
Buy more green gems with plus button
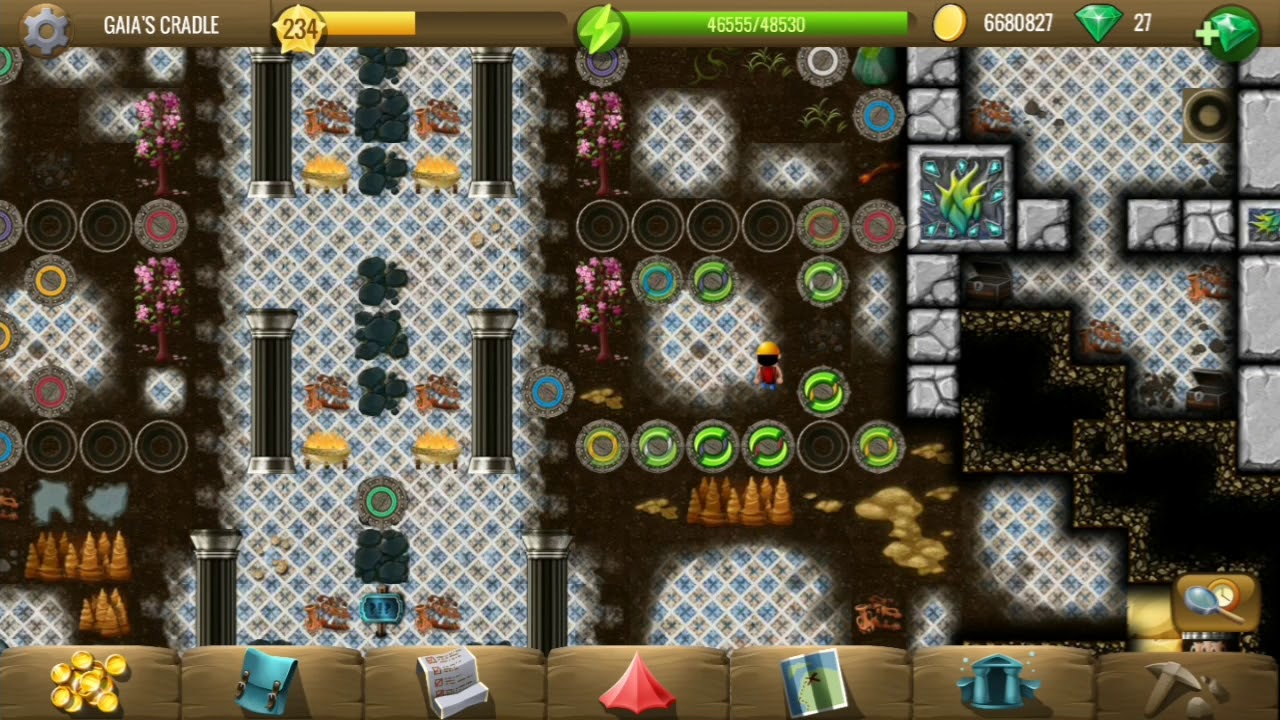[1230, 31]
